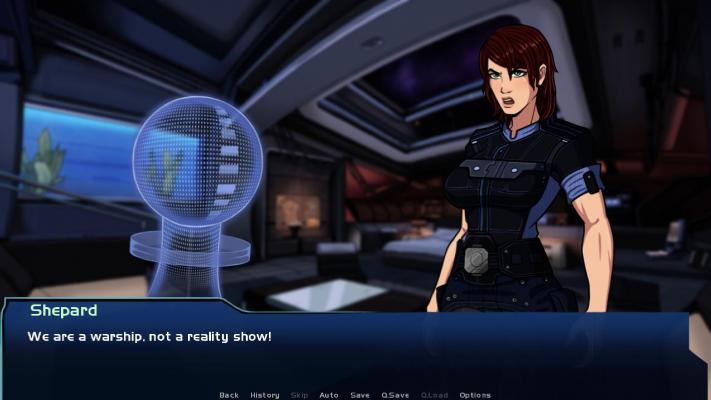The width and height of the screenshot is (711, 400).
Task: Go Back to the previous dialogue line
Action: point(229,395)
